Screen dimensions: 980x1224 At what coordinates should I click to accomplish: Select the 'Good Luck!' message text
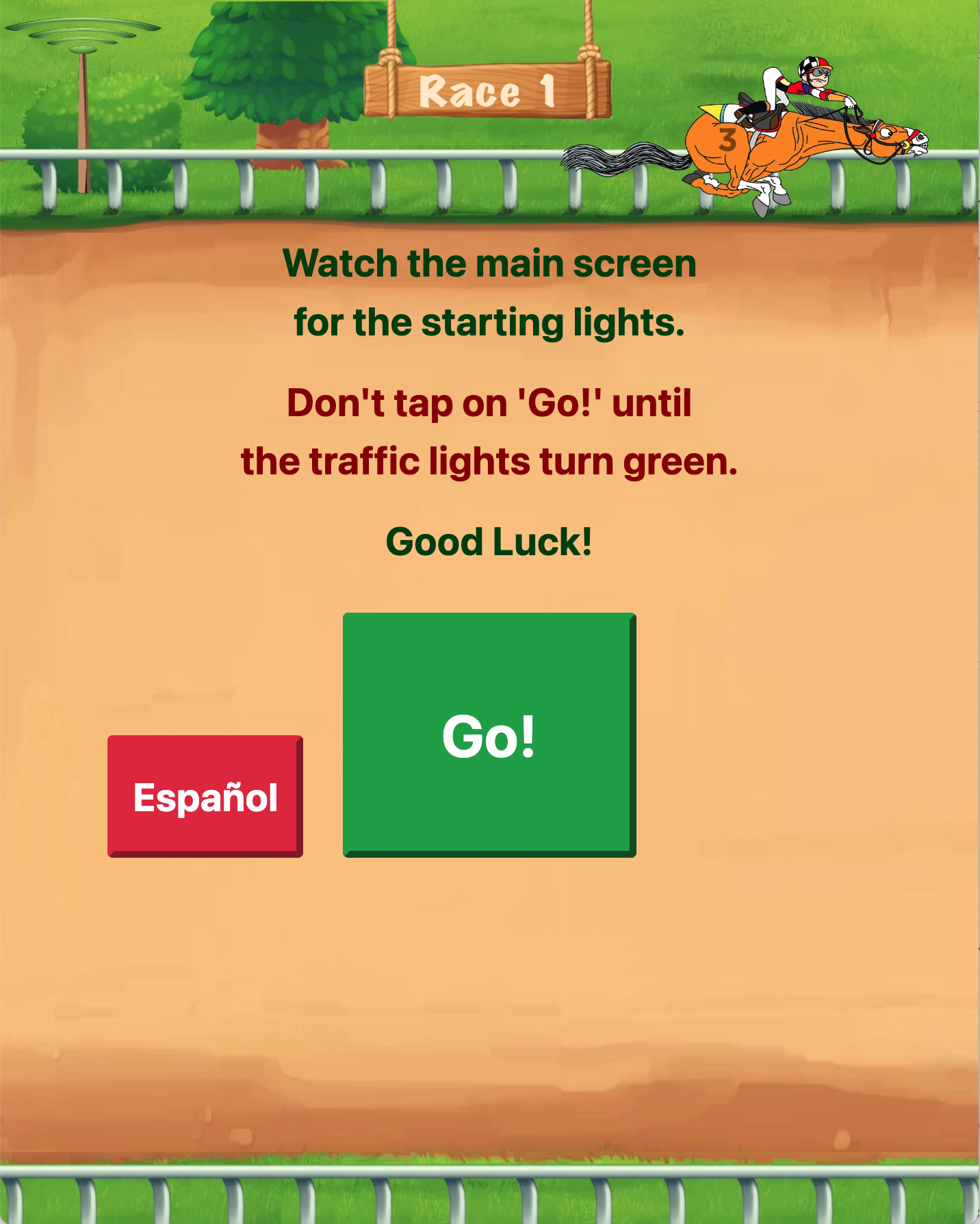[x=489, y=541]
